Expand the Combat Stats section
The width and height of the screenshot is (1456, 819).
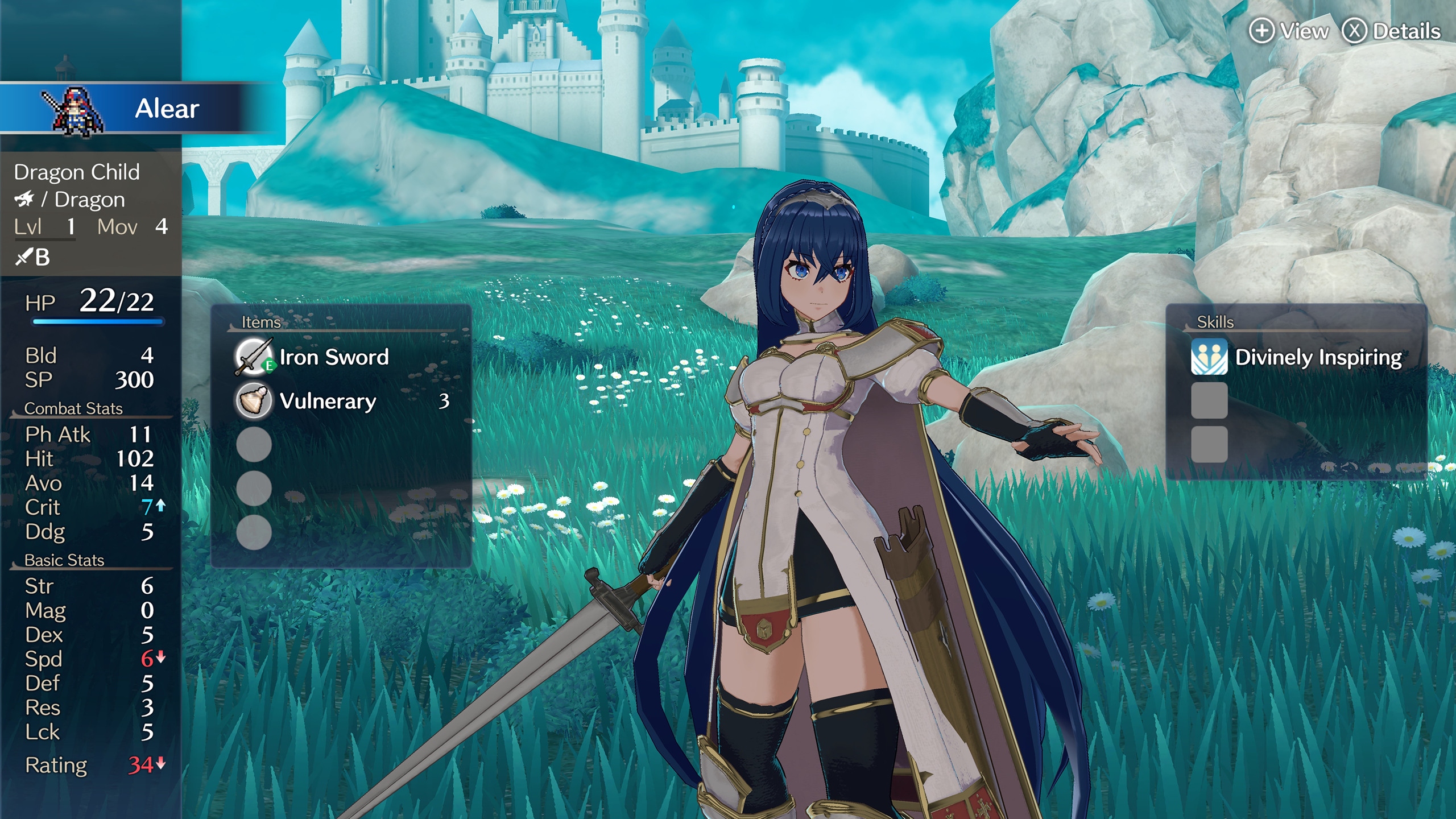(x=74, y=408)
